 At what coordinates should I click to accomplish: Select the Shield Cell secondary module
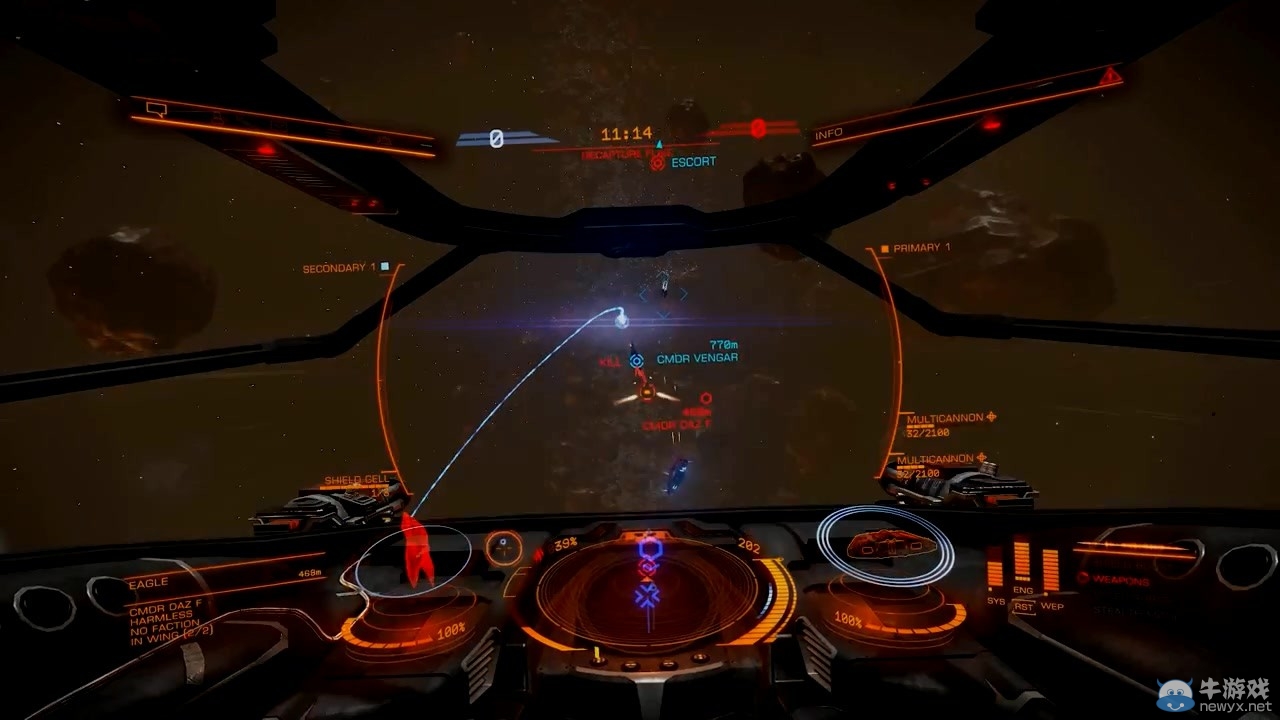[x=356, y=481]
